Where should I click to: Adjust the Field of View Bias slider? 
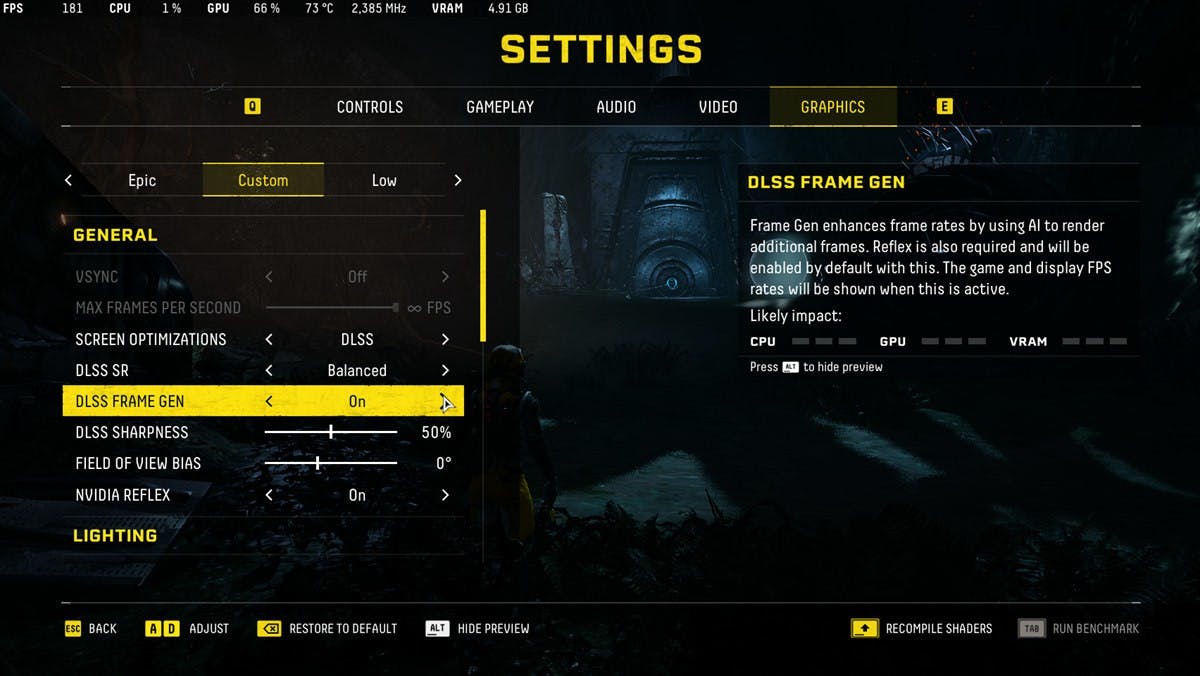tap(318, 464)
